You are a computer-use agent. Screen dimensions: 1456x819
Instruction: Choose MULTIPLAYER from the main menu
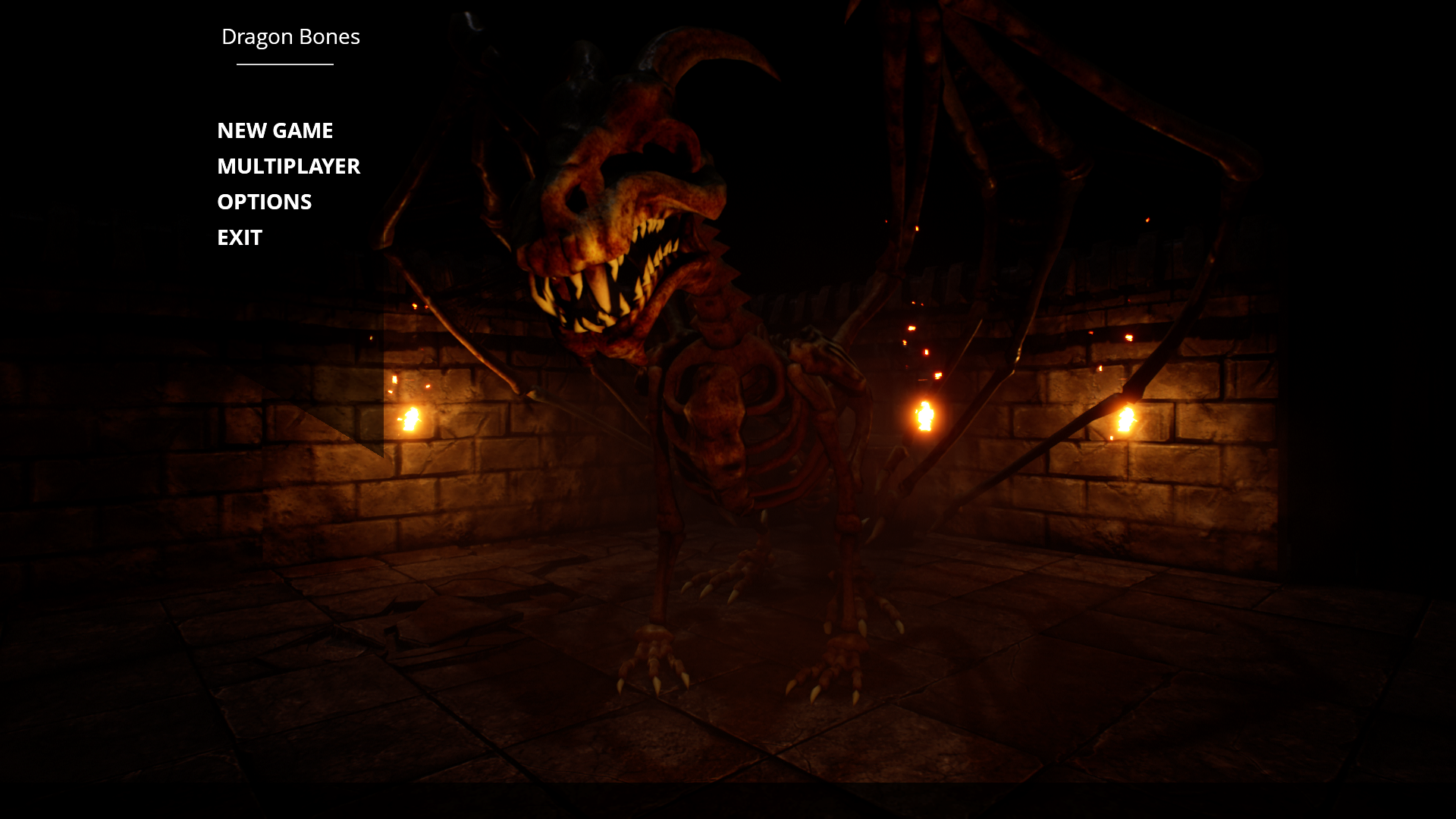click(289, 167)
